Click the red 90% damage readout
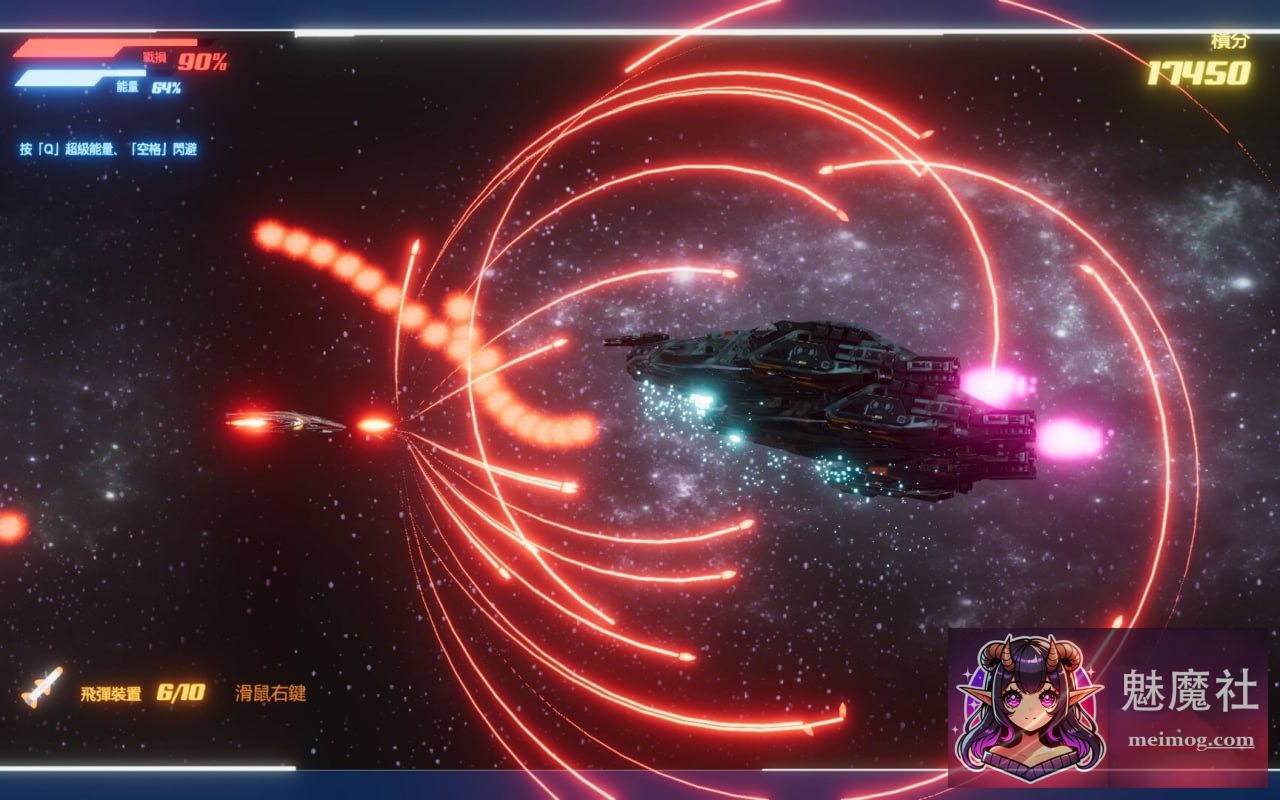 [x=205, y=60]
